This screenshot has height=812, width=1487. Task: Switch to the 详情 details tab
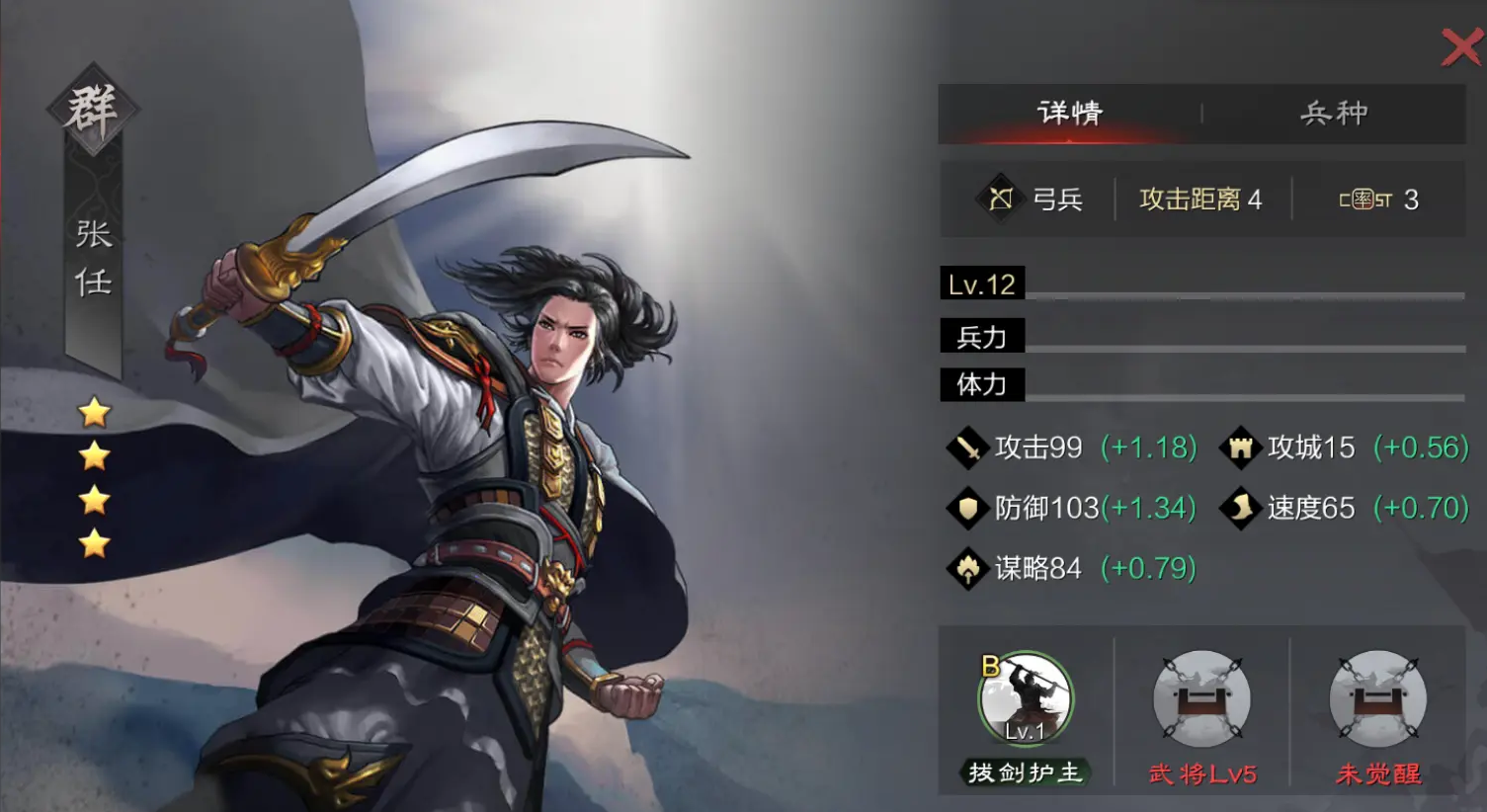coord(1069,113)
